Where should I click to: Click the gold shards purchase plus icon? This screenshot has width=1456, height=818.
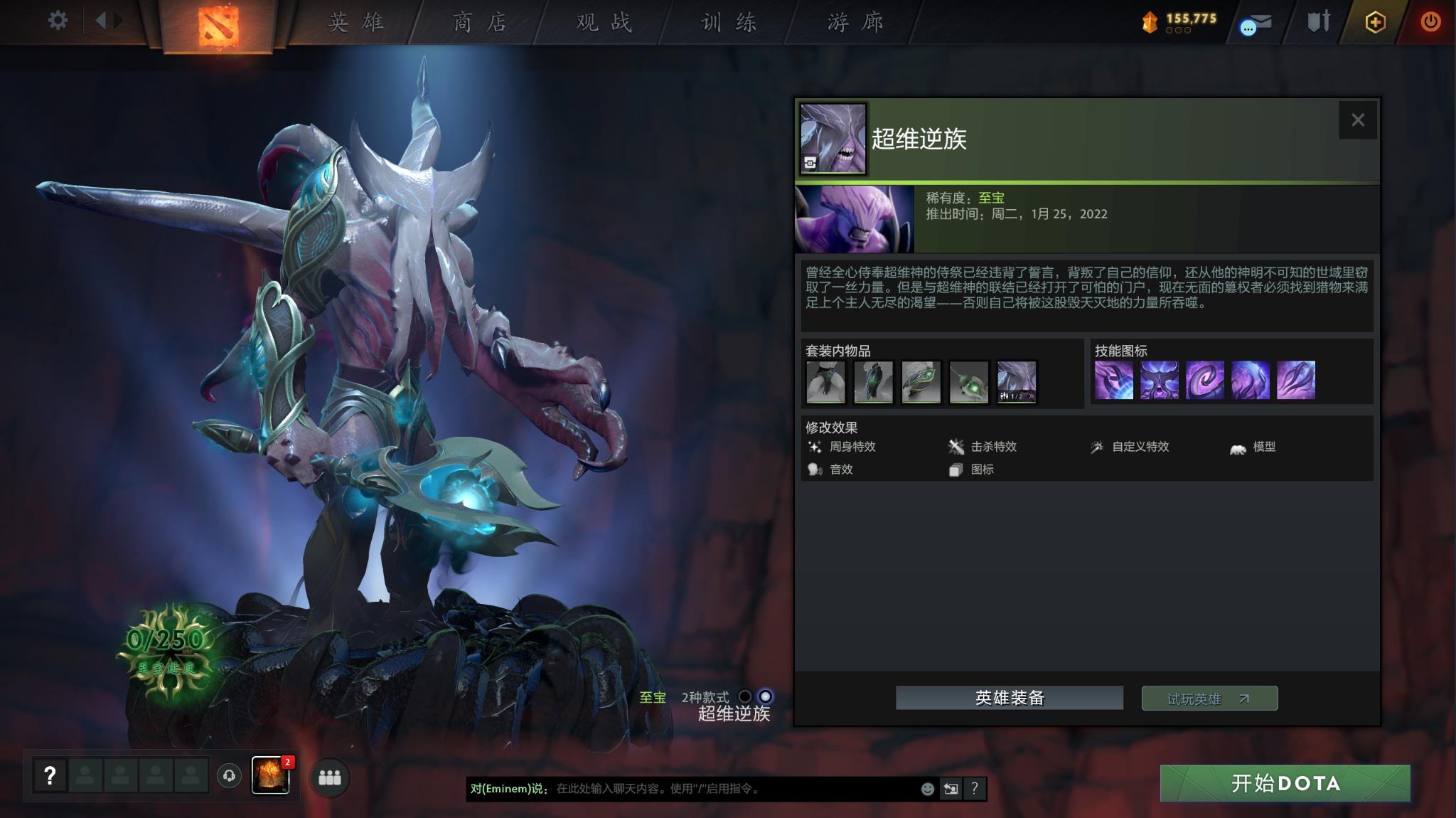point(1374,22)
